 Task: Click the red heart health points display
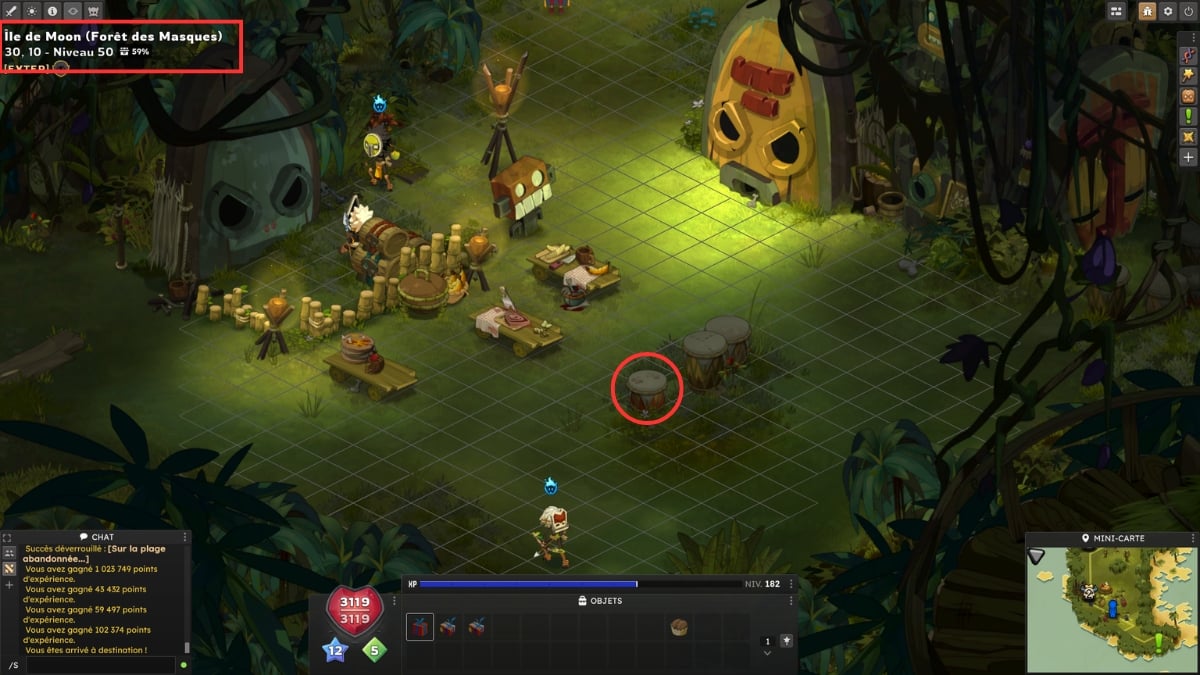click(x=353, y=609)
